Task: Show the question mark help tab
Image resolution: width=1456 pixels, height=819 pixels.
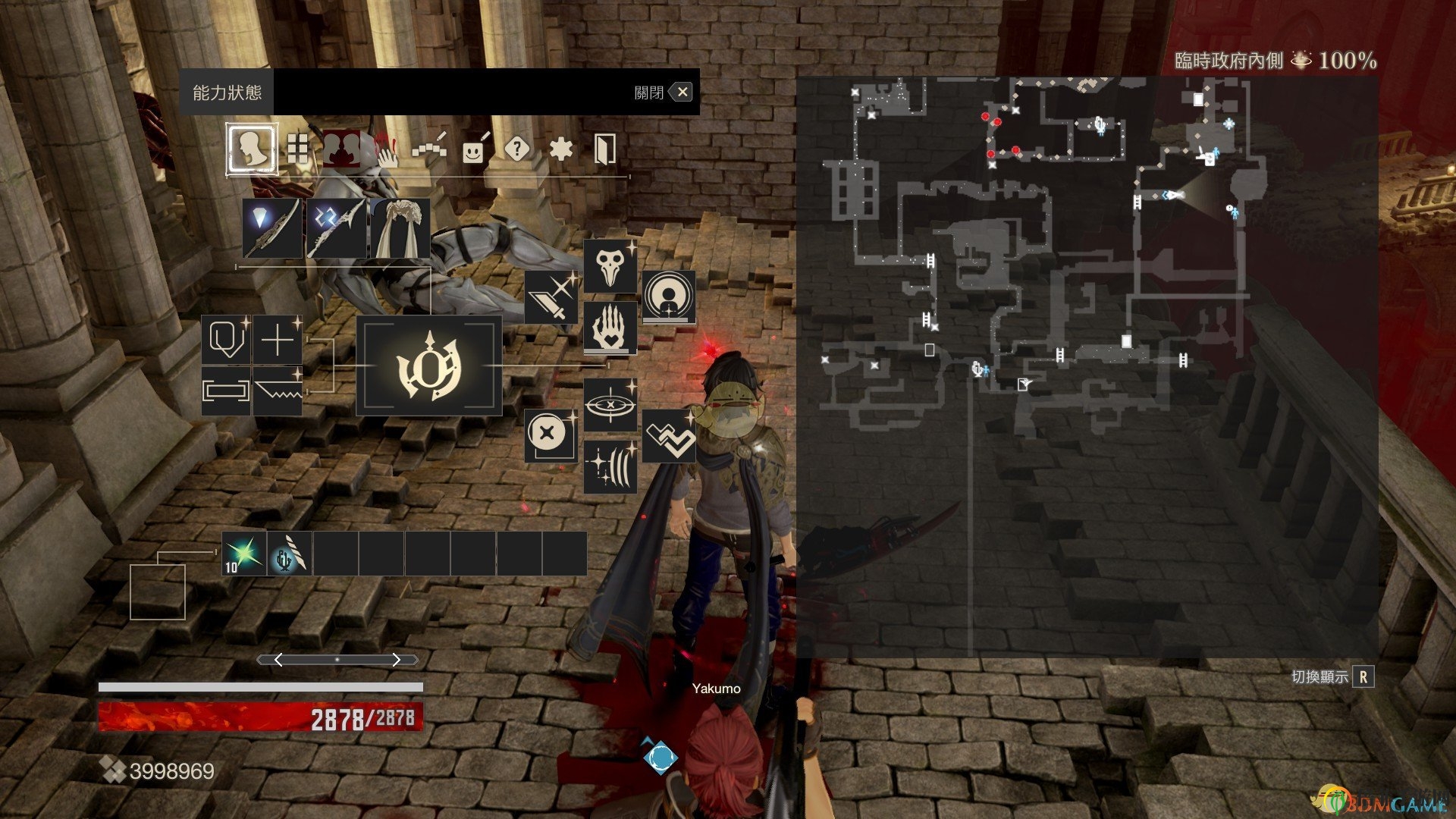Action: coord(517,149)
